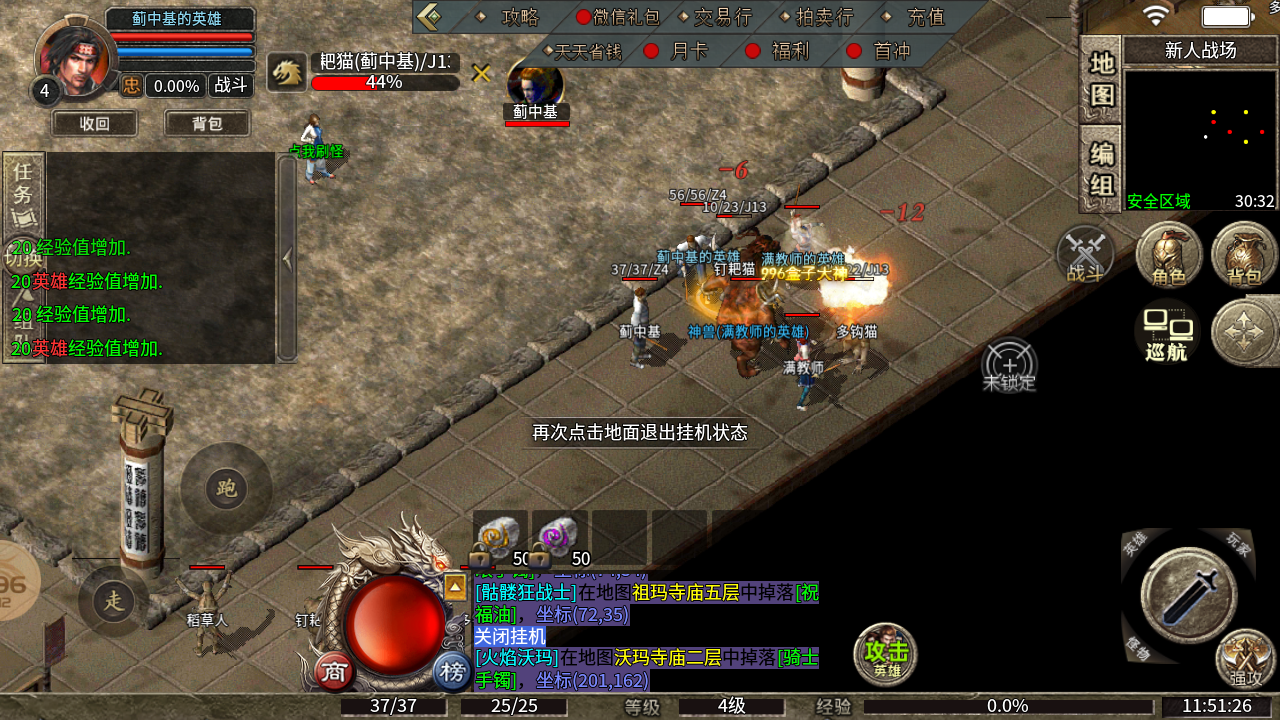
Task: Enable run mode with the 跑 button
Action: pos(227,490)
